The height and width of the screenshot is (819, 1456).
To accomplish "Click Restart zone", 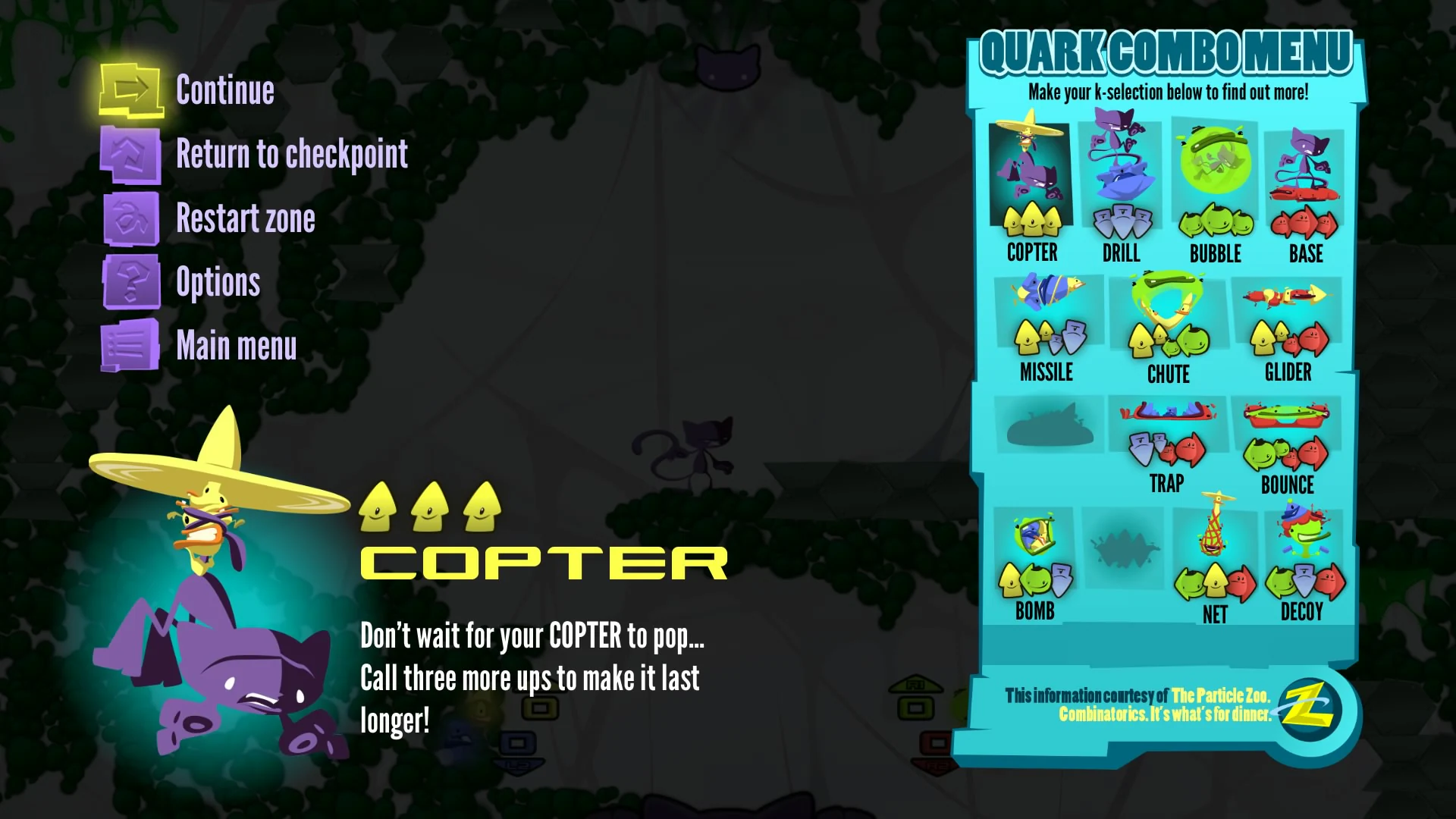I will (246, 218).
